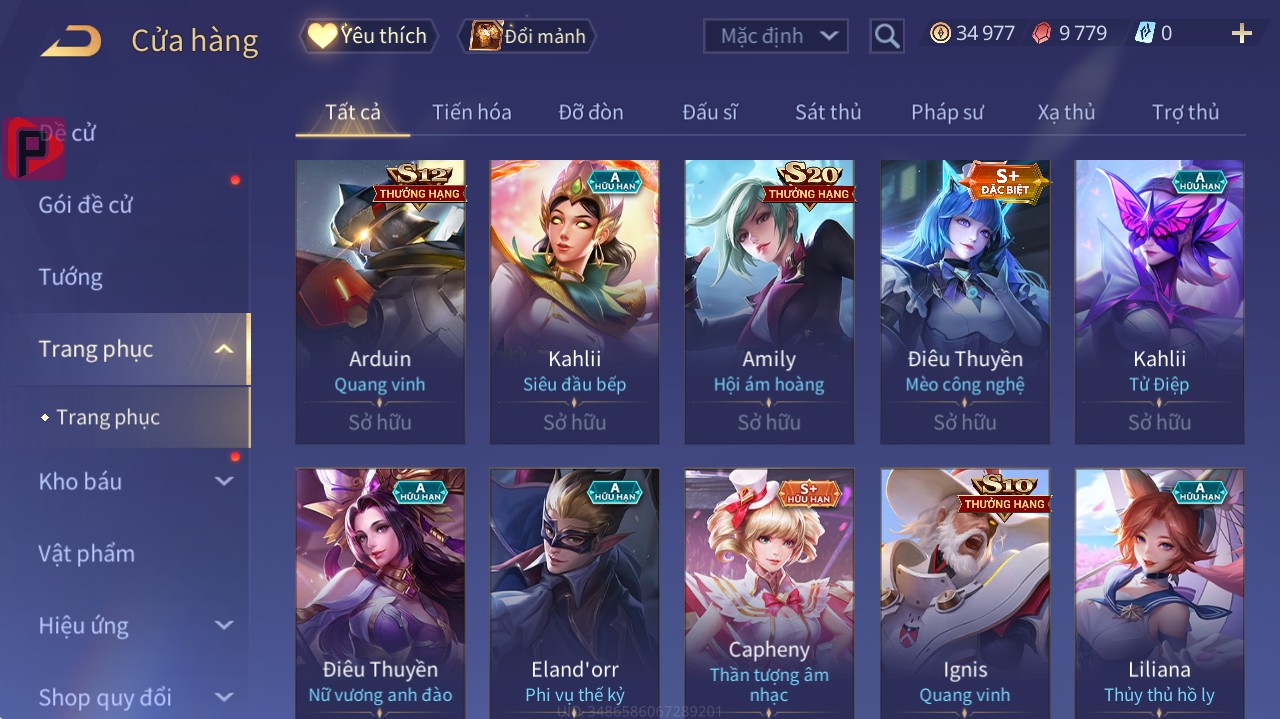This screenshot has width=1280, height=719.
Task: Choose the Trợ thủ tab
Action: [x=1185, y=112]
